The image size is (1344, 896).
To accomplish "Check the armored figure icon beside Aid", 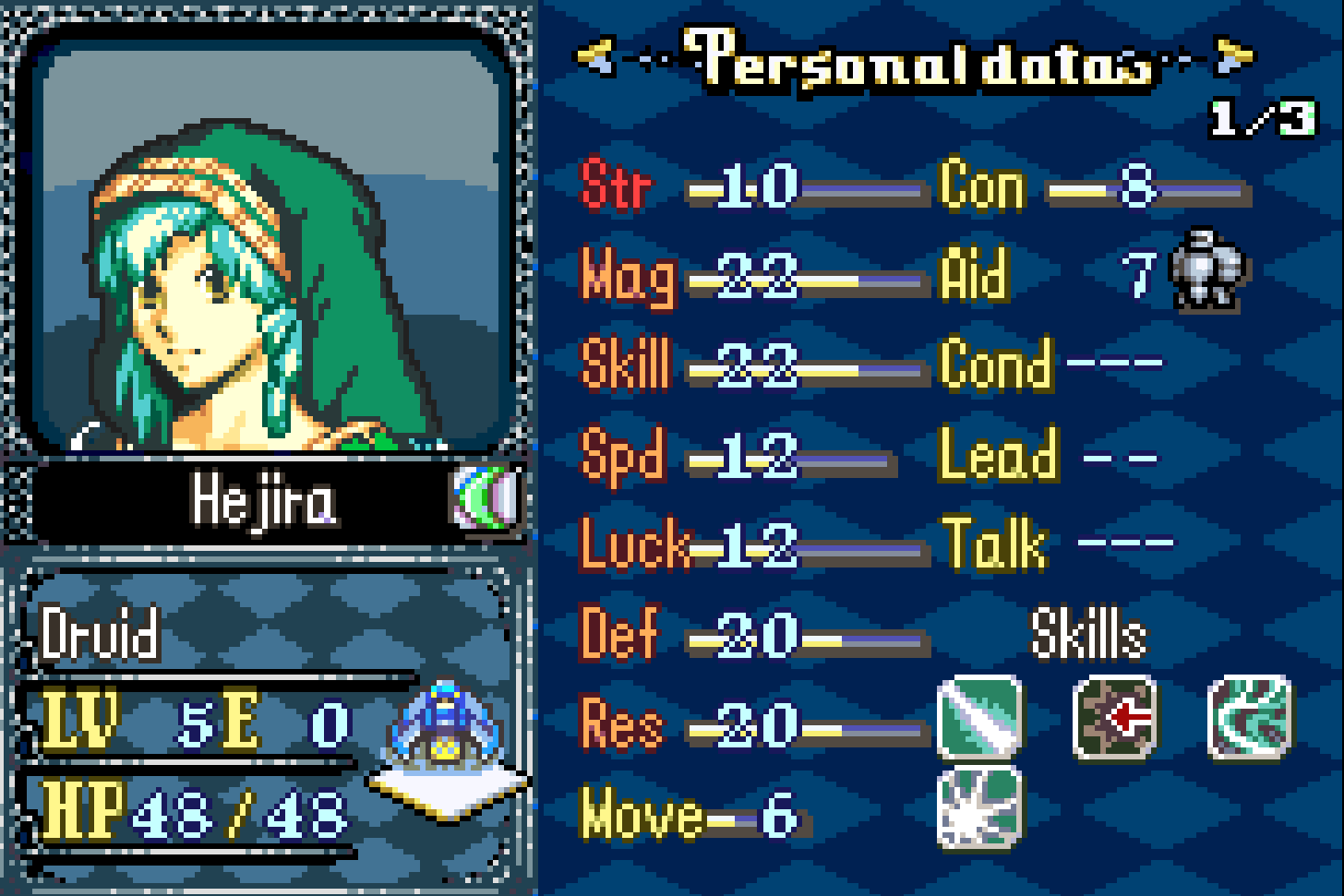I will tap(1208, 269).
